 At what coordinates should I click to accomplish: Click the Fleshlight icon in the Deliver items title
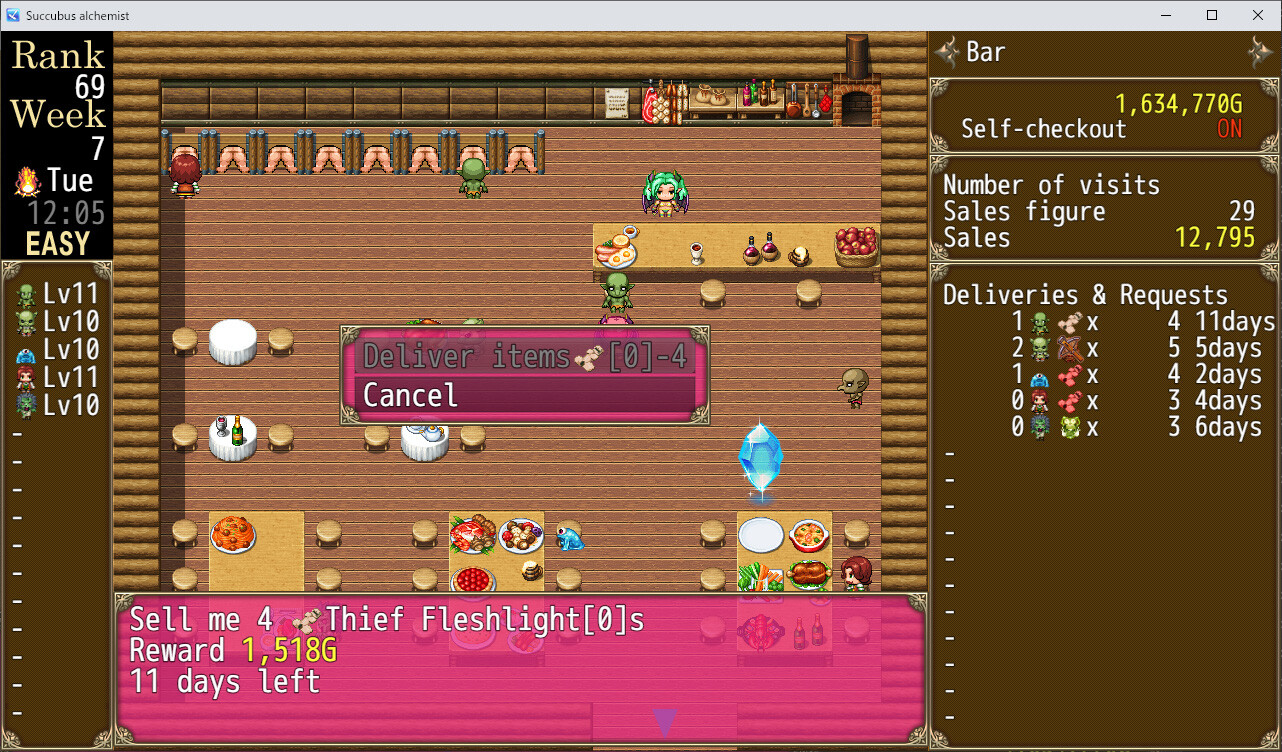pyautogui.click(x=587, y=357)
